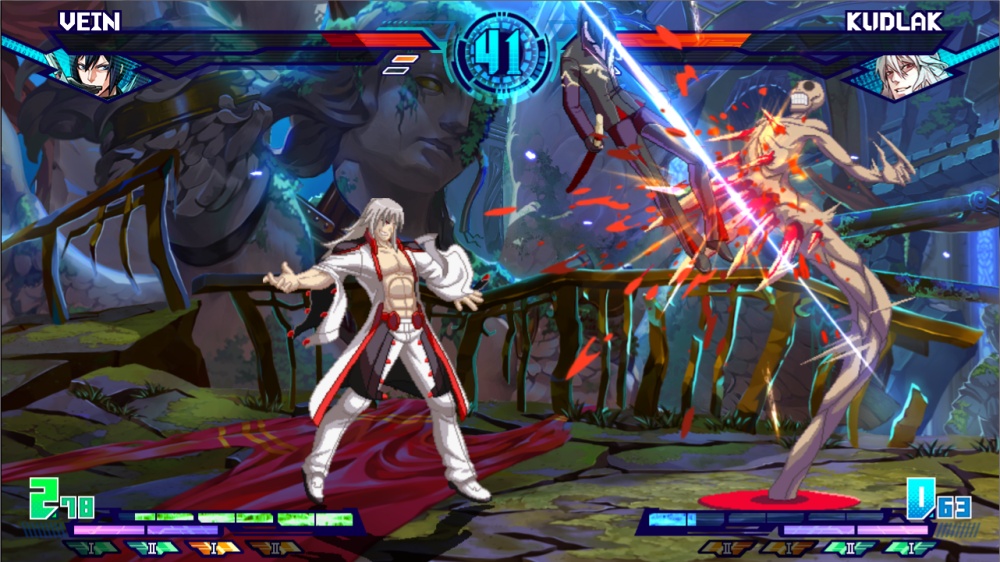Select Vein's orange II art icon

273,548
